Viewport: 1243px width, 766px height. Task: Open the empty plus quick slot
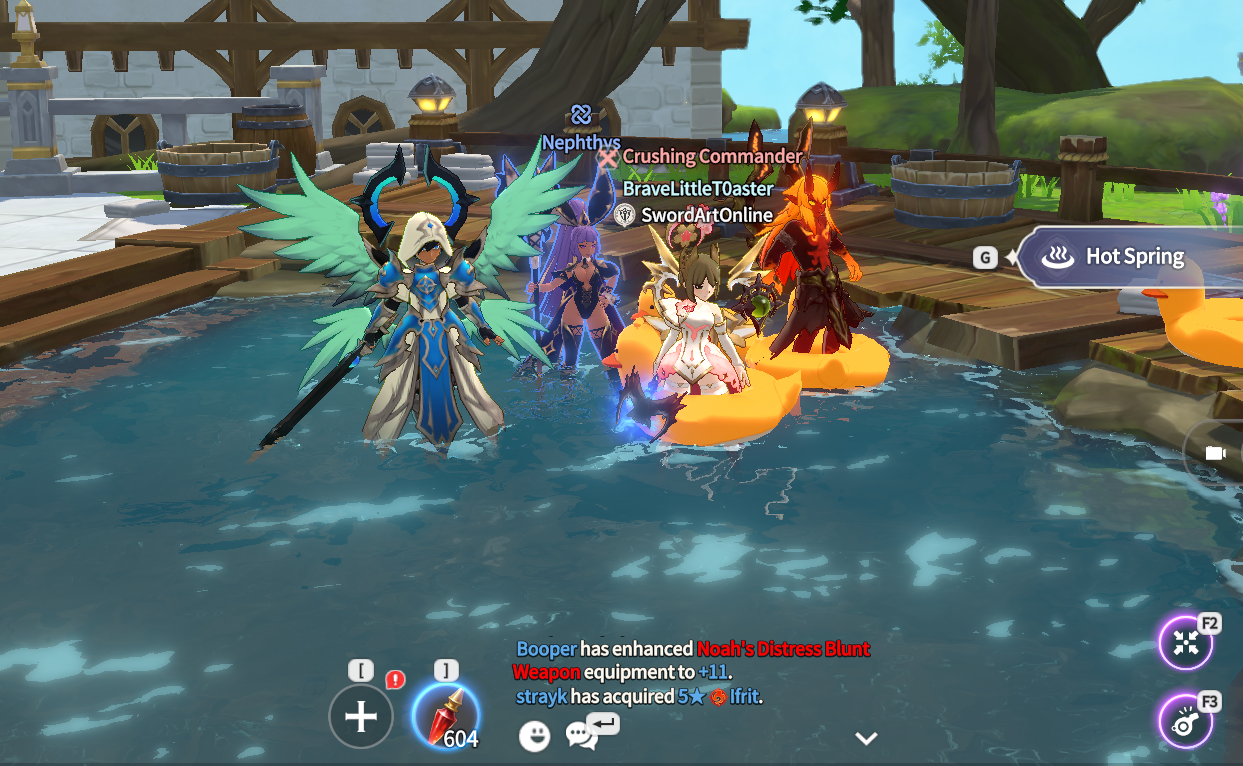click(361, 716)
